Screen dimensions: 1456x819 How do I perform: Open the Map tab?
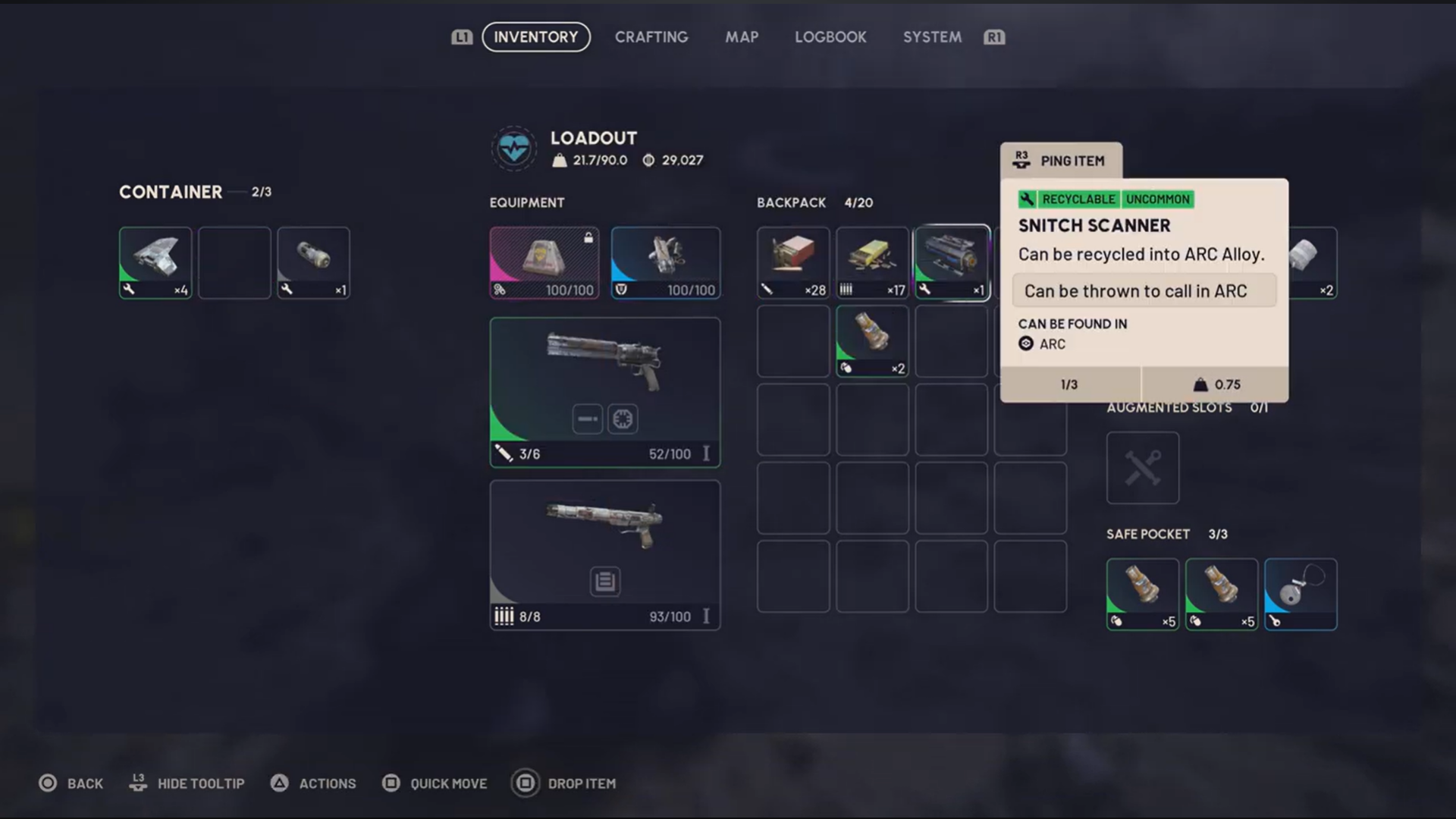(x=741, y=37)
